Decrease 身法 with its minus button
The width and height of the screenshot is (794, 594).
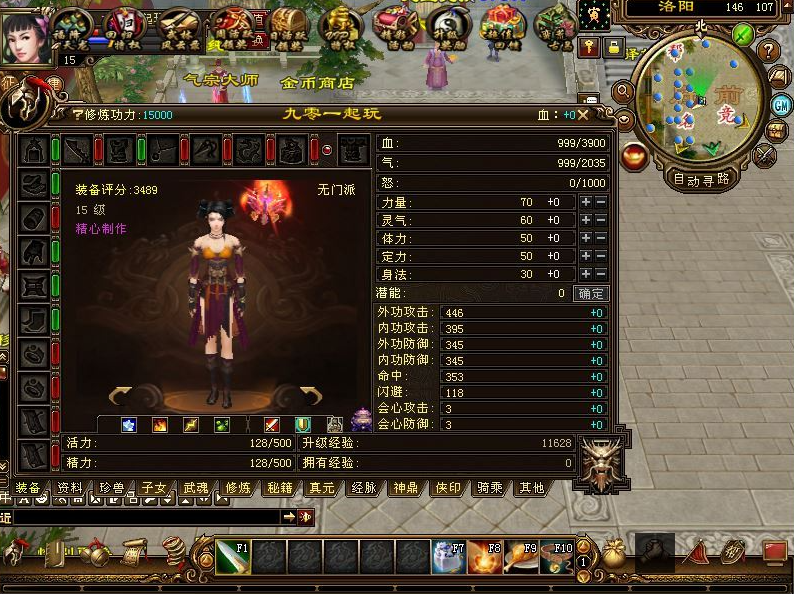click(600, 274)
